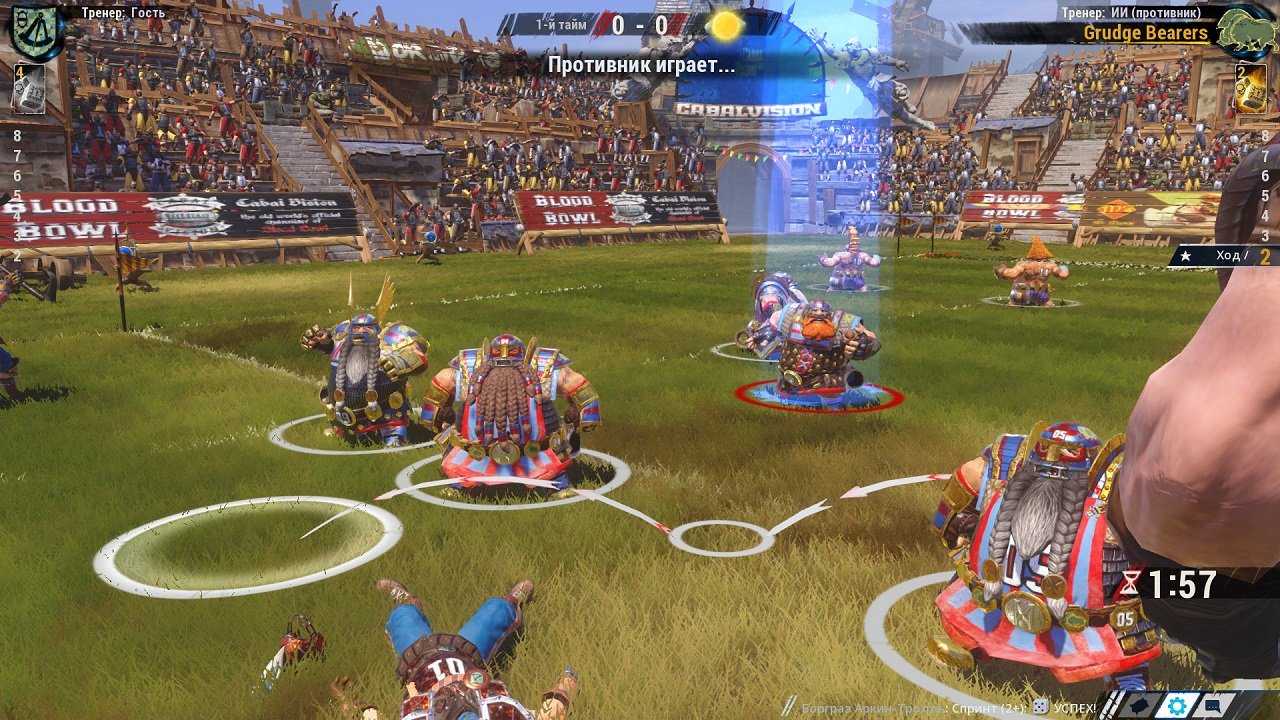
Task: Click the star icon on the turn counter
Action: click(x=1186, y=254)
